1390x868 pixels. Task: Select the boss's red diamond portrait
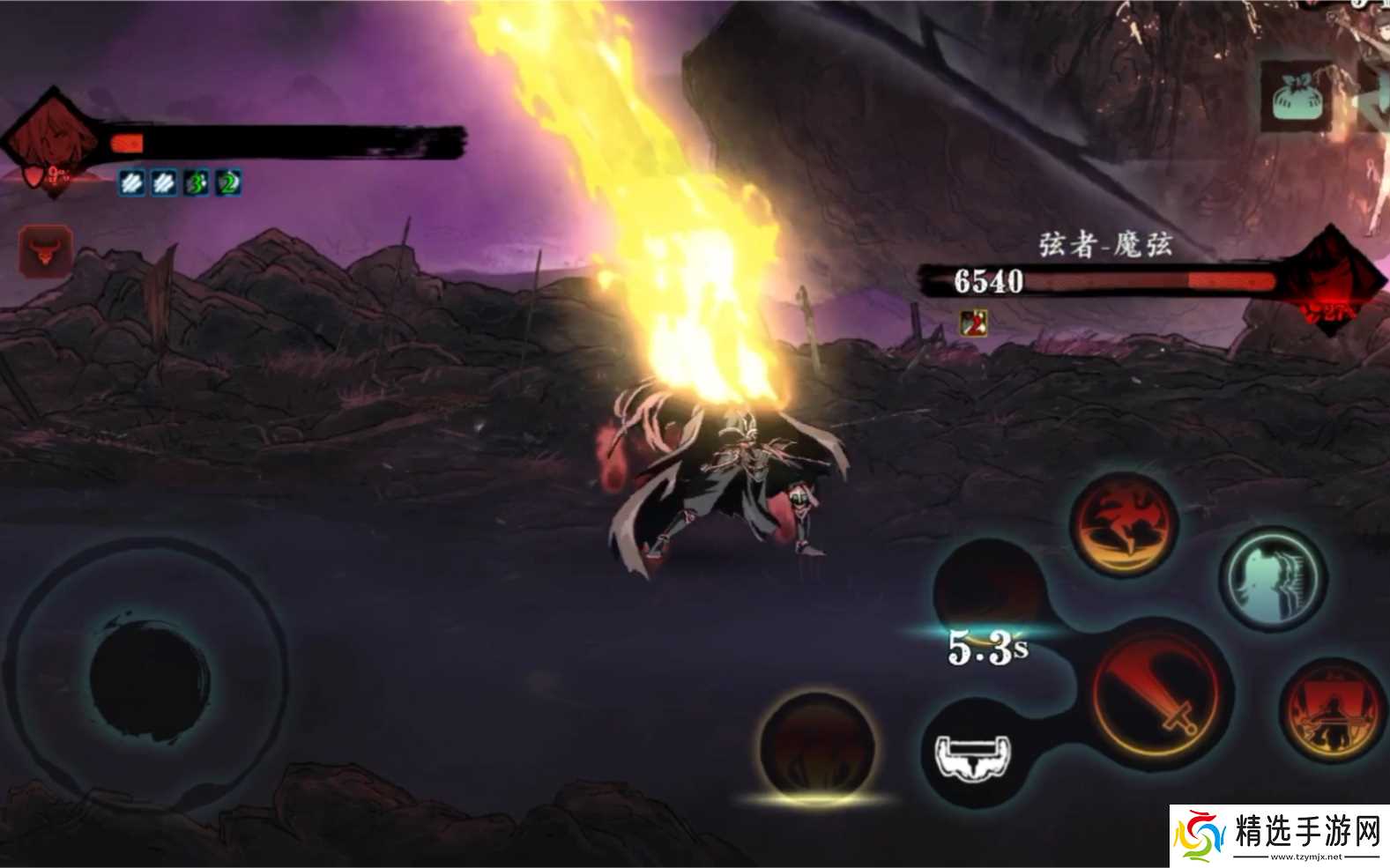tap(1329, 280)
